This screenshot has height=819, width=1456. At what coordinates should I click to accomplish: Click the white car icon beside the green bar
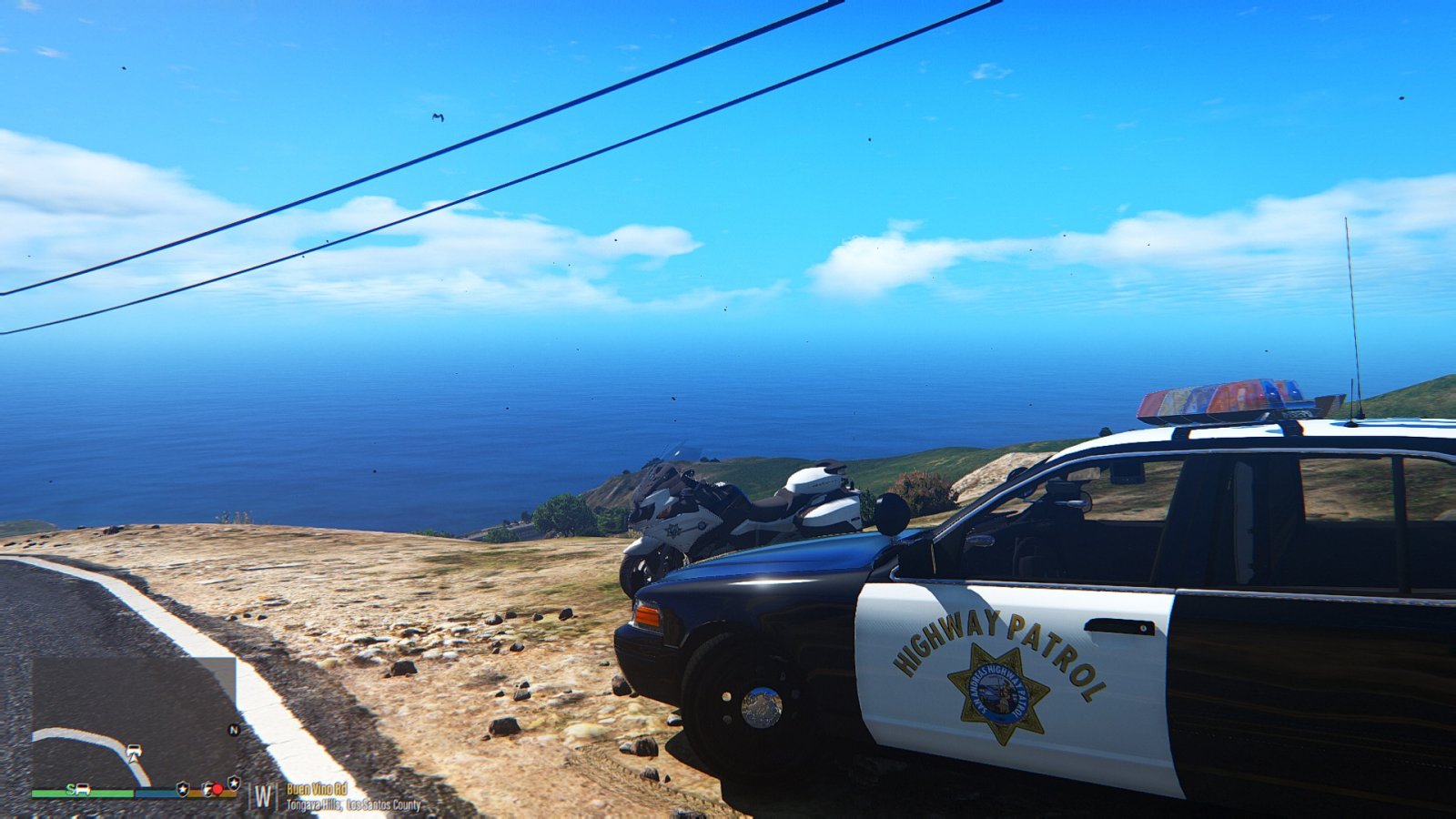pos(81,789)
